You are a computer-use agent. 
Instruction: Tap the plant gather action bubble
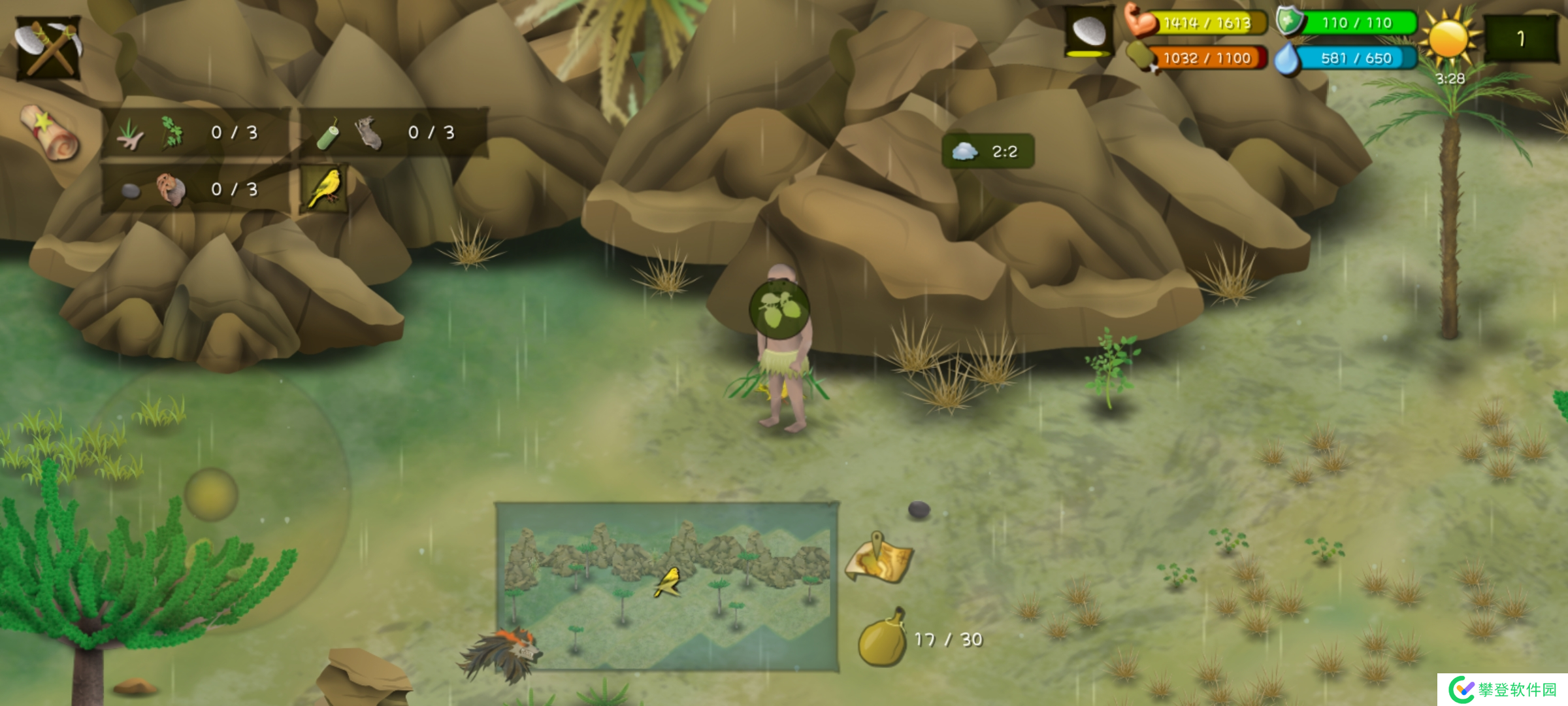779,309
